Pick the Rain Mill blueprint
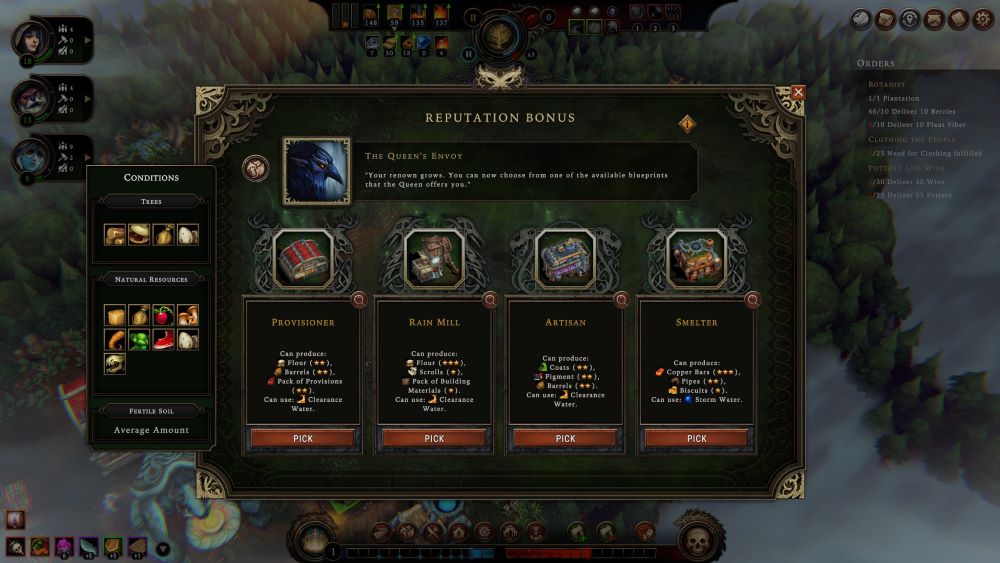Image resolution: width=1000 pixels, height=563 pixels. point(434,438)
